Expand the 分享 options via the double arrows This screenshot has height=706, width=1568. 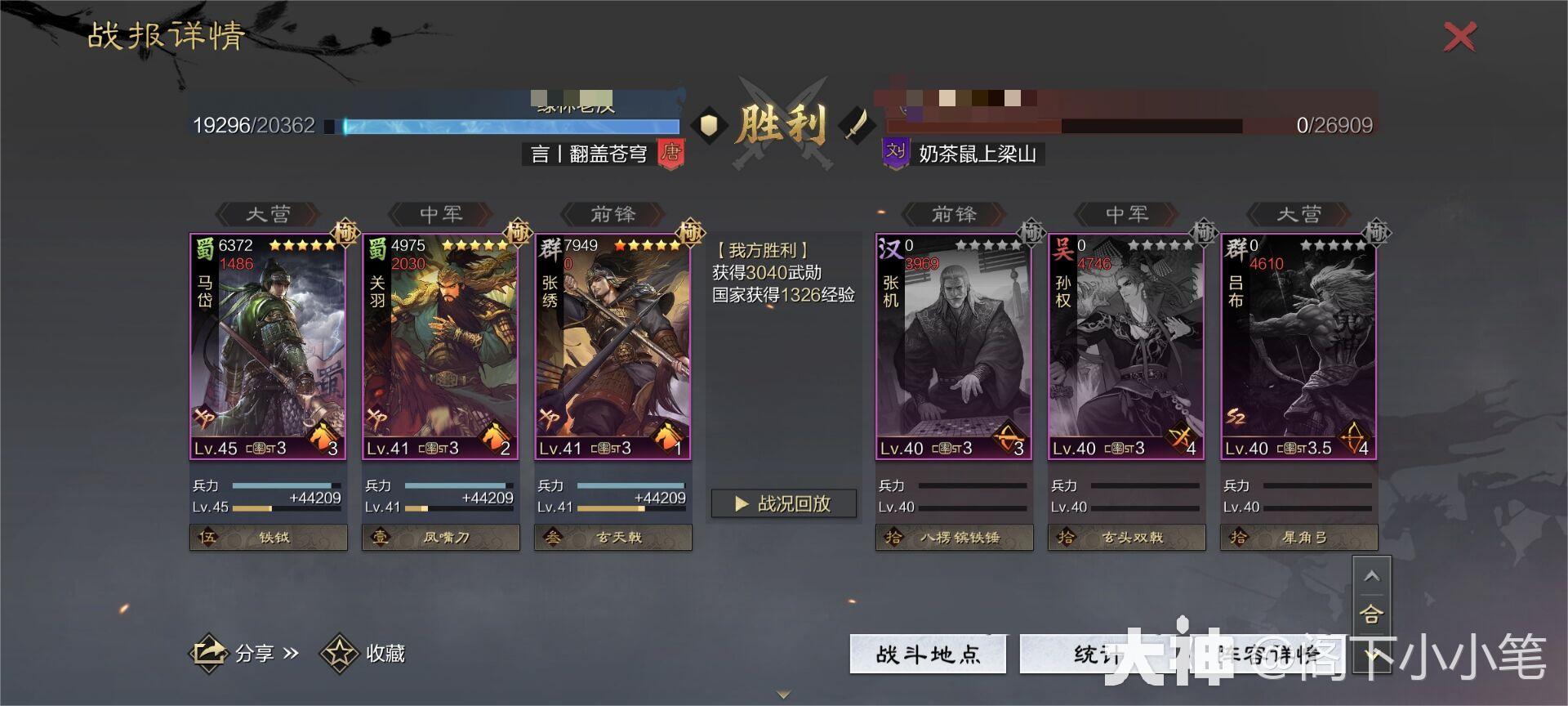pos(291,654)
